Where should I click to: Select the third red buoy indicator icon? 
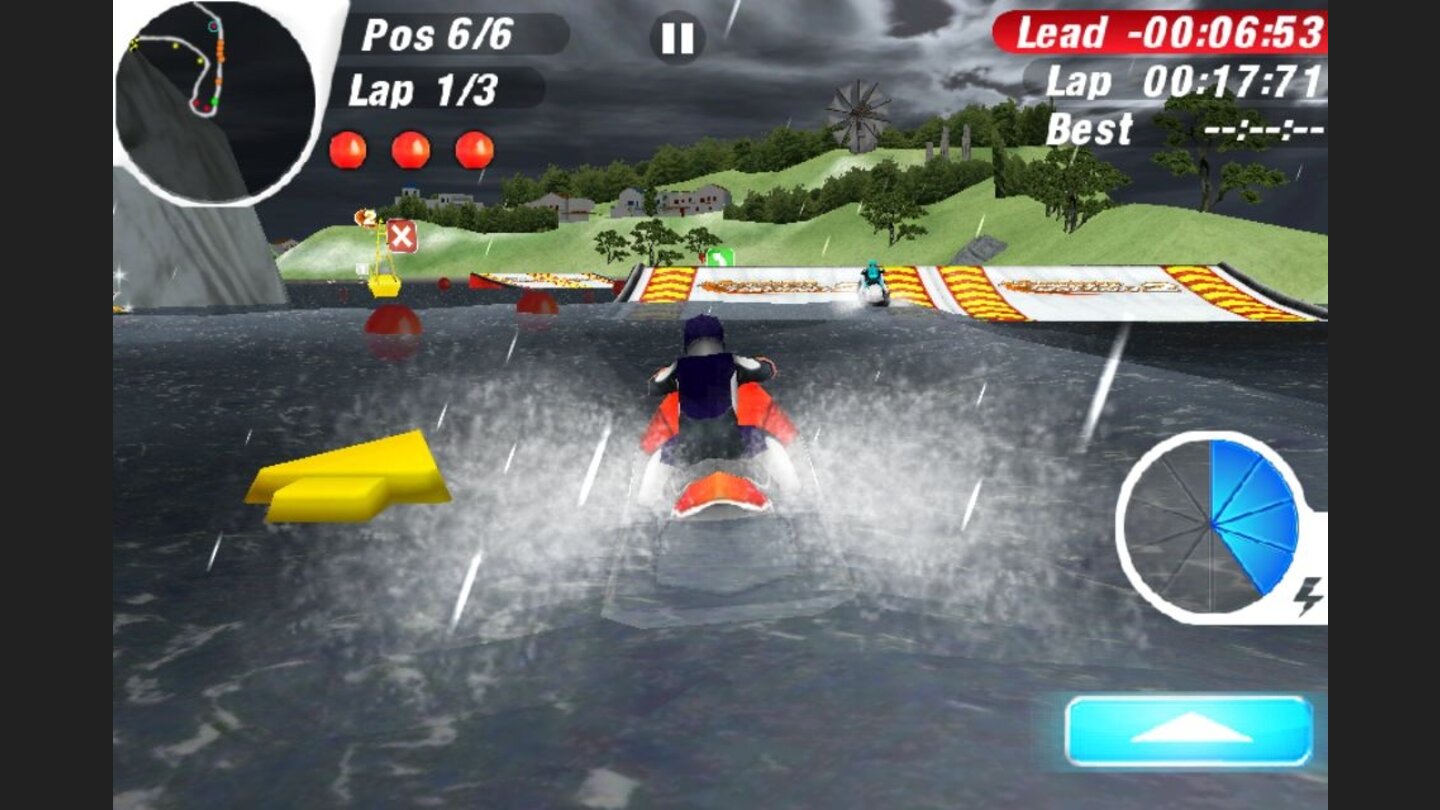pos(472,148)
